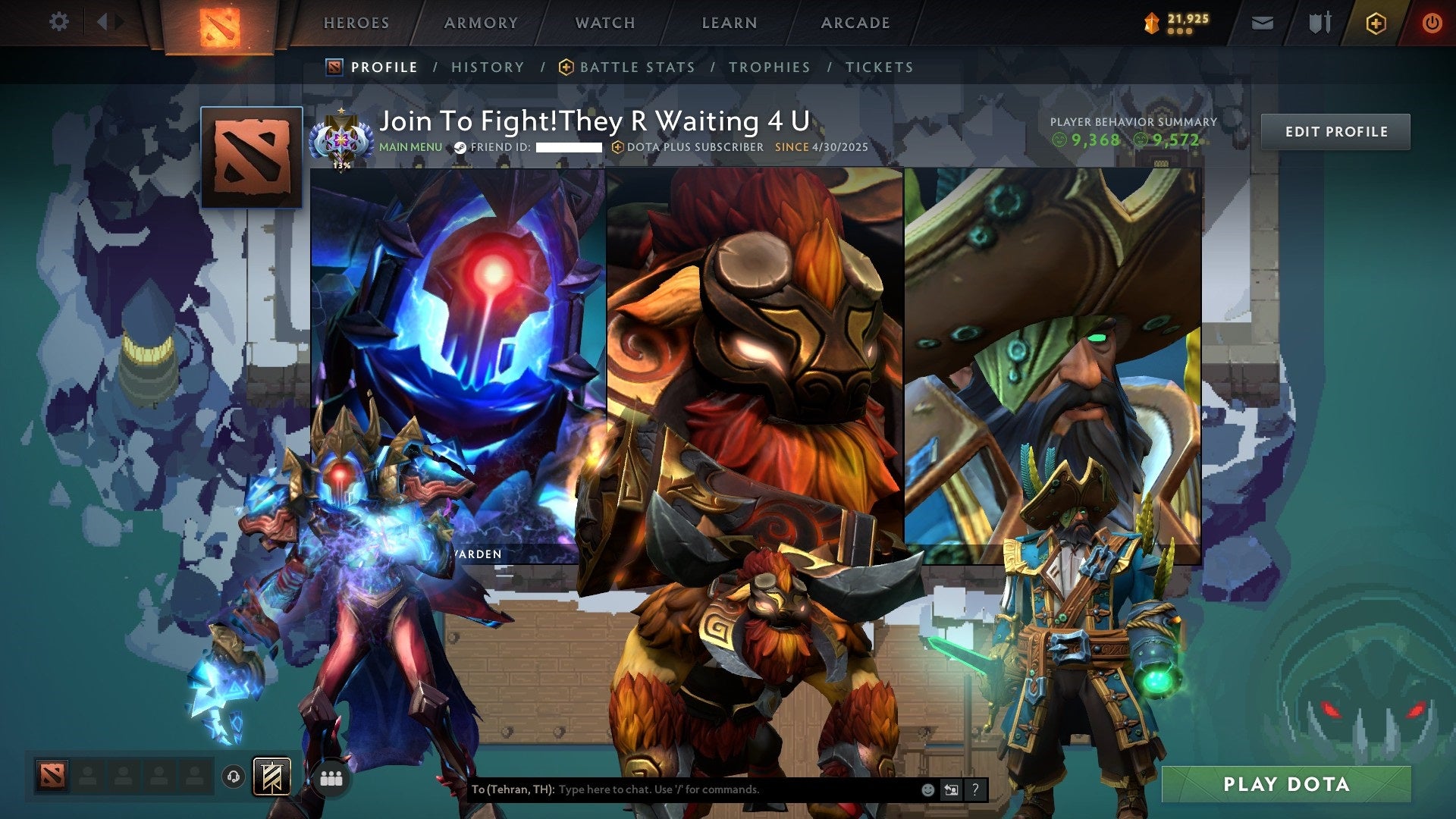This screenshot has width=1456, height=819.
Task: Click the EDIT PROFILE button
Action: [1335, 130]
